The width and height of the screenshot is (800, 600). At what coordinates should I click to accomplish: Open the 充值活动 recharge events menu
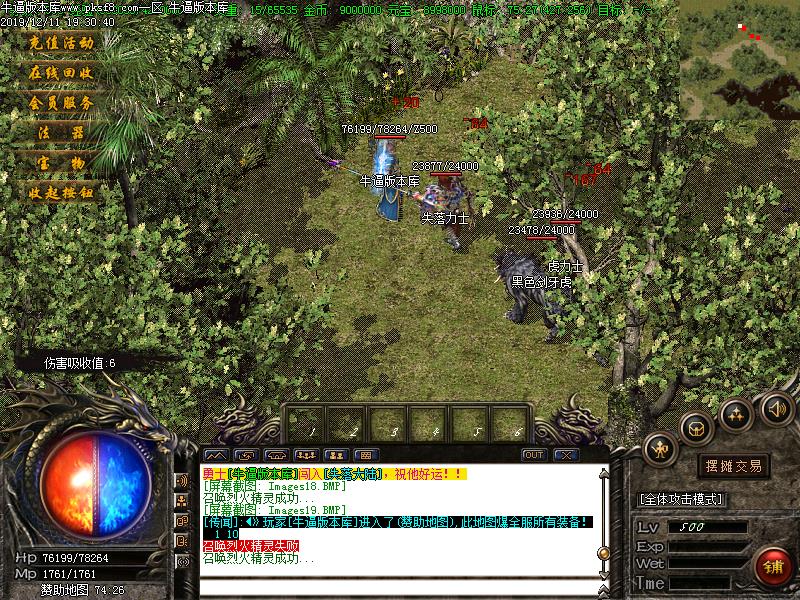(x=61, y=43)
